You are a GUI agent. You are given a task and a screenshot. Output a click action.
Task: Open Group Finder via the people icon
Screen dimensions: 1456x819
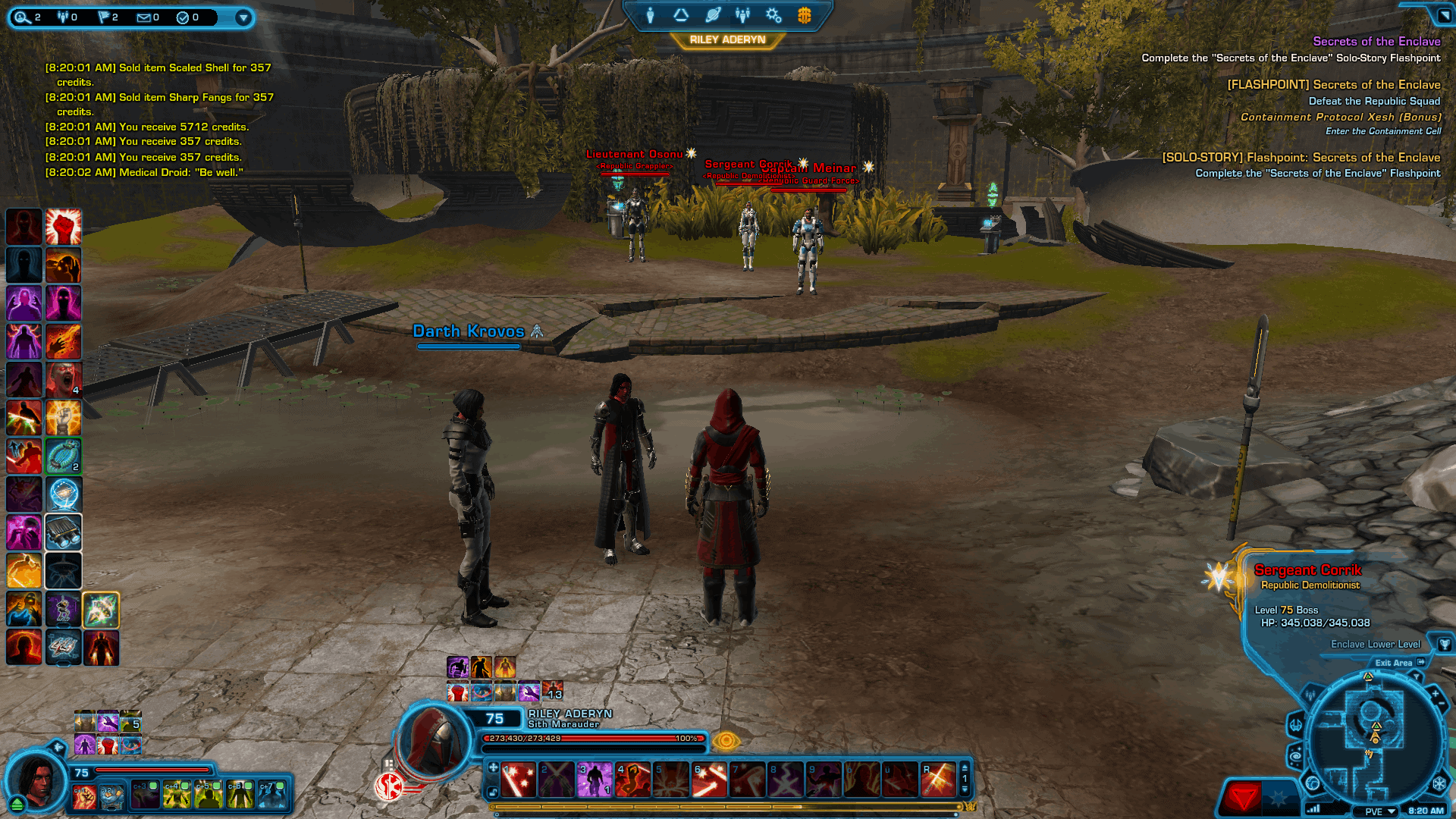point(742,15)
